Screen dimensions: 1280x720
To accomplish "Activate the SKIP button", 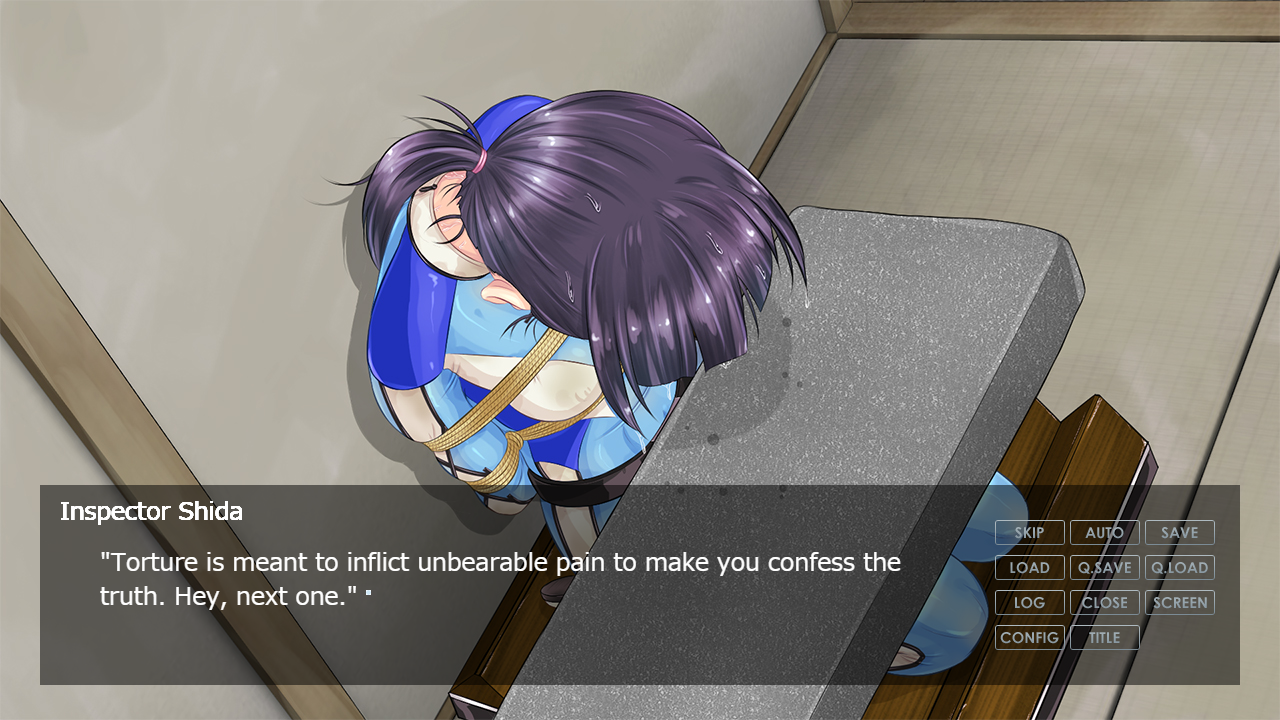I will (1029, 533).
